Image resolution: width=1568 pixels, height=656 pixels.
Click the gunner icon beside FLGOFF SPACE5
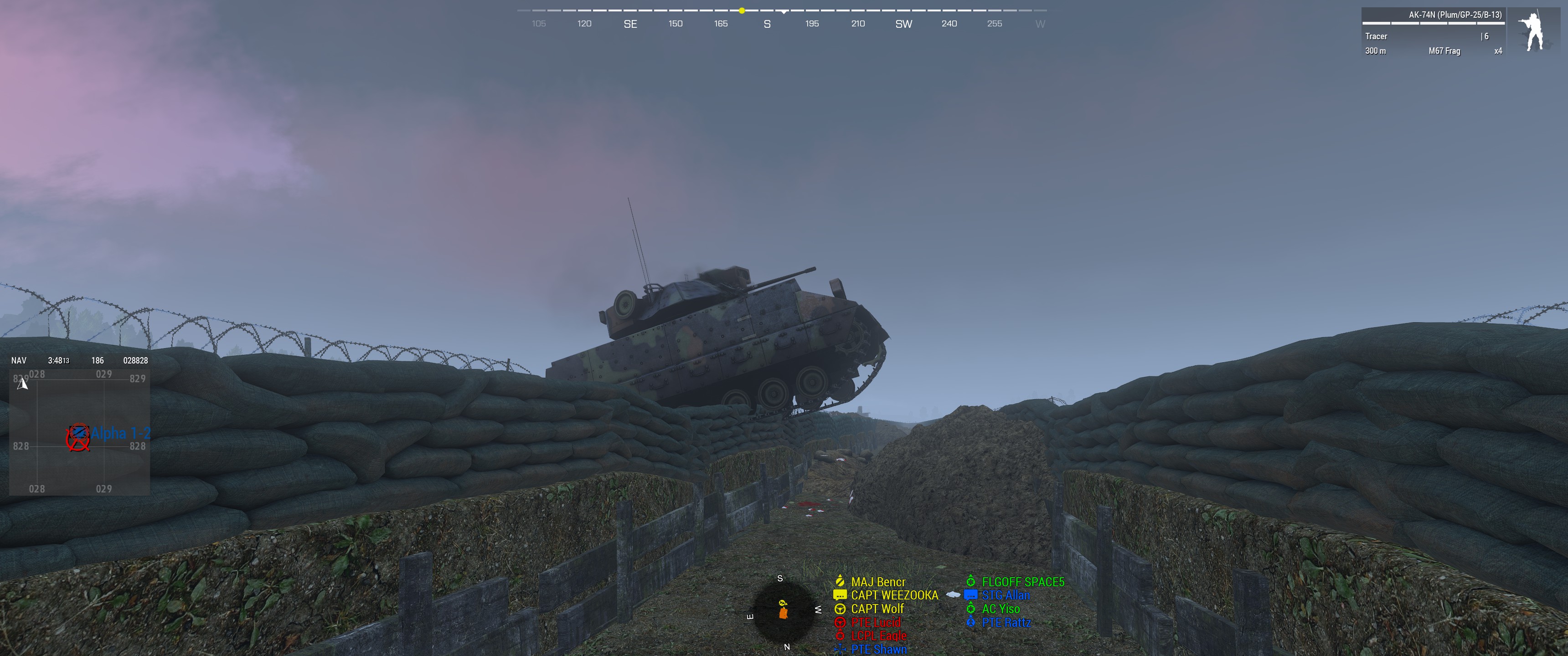[x=971, y=582]
